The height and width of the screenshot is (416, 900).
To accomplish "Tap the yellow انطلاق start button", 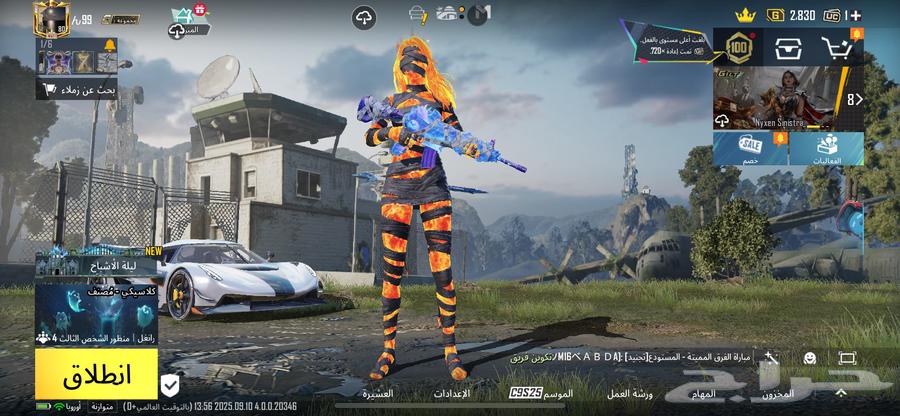I will pyautogui.click(x=96, y=378).
